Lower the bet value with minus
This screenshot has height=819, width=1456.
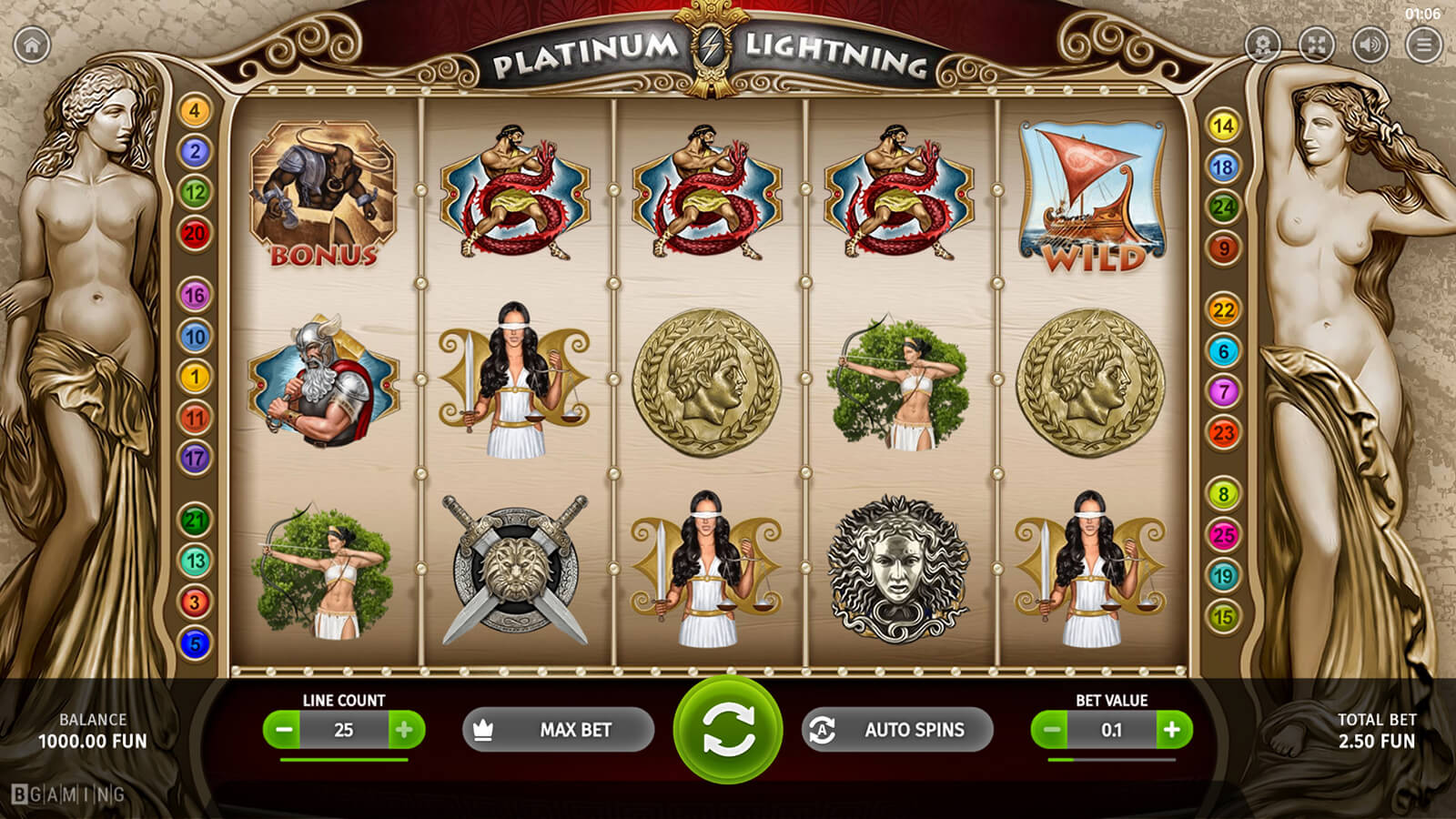(x=1052, y=730)
